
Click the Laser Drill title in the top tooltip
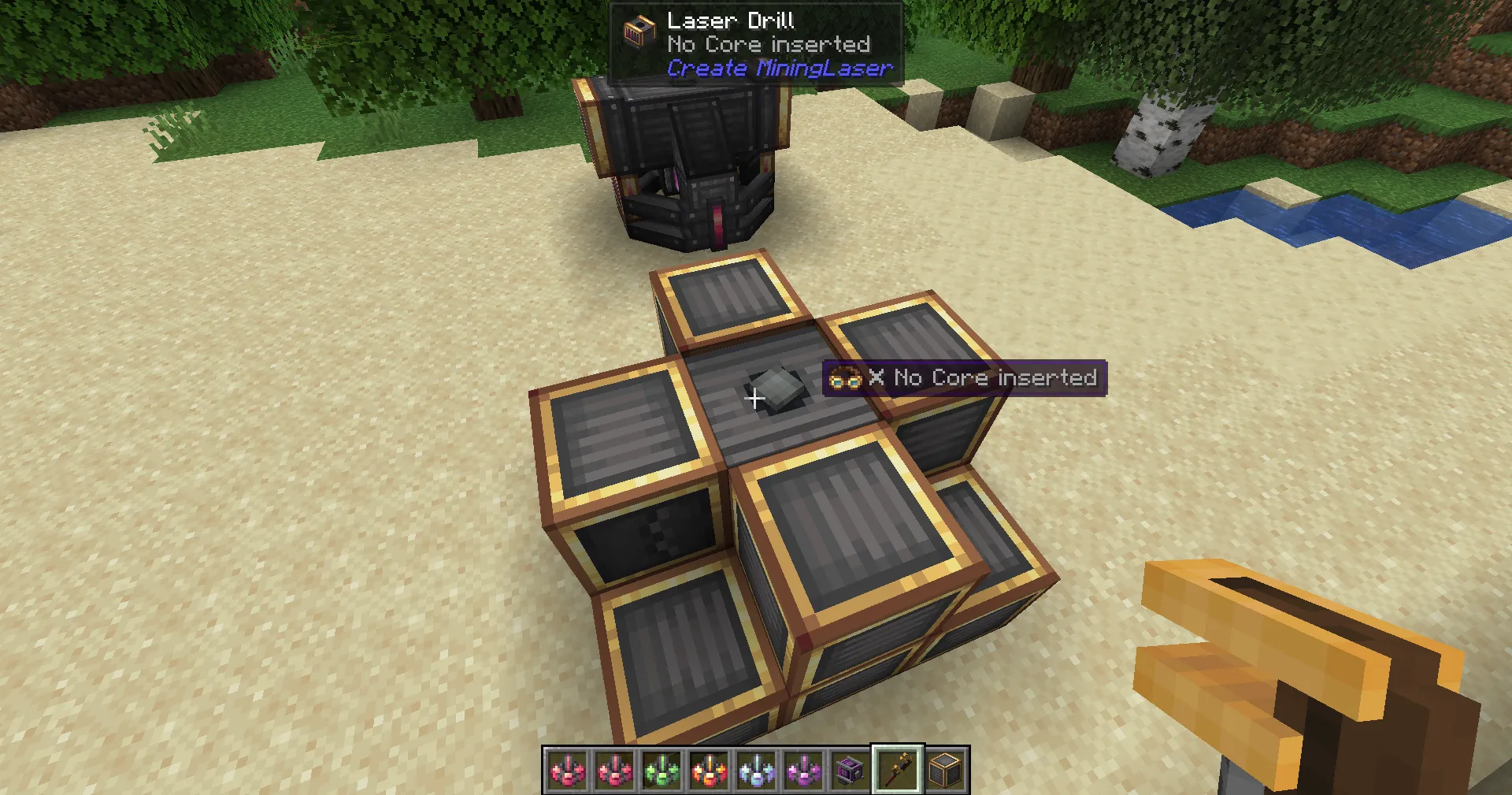[x=730, y=20]
